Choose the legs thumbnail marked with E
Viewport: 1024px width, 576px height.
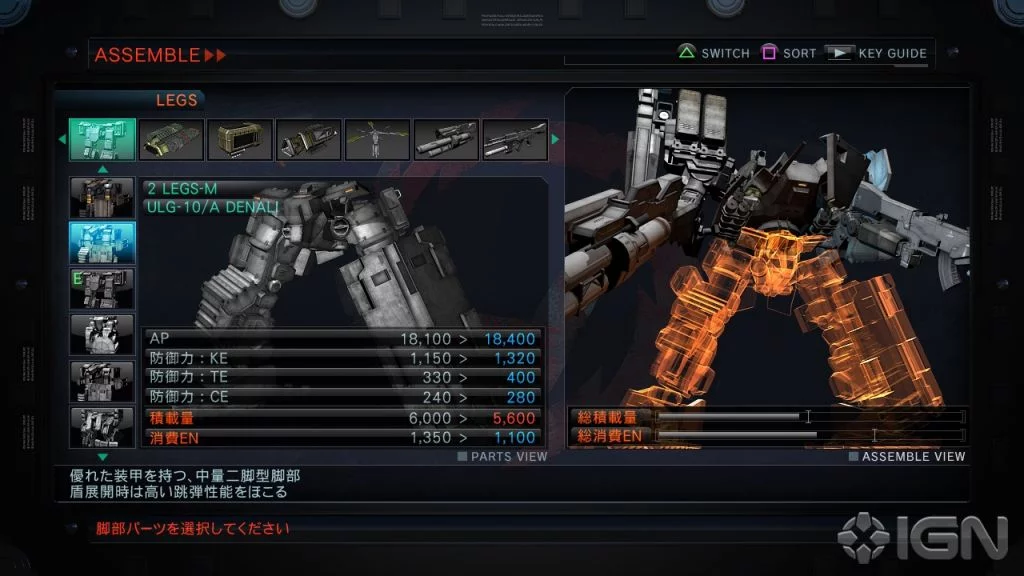pos(102,289)
